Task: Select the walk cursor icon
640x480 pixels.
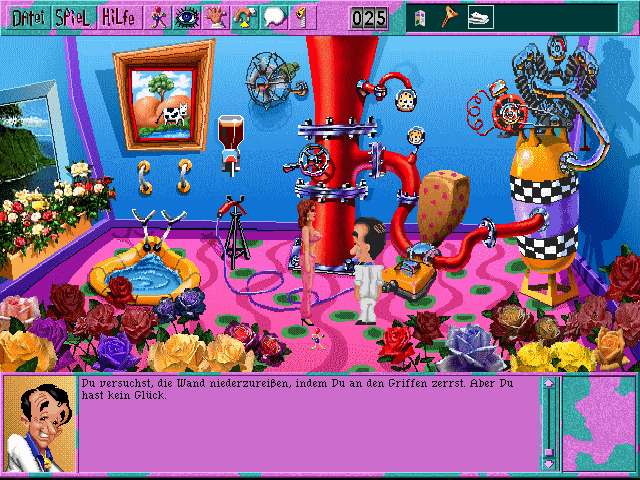Action: 159,17
